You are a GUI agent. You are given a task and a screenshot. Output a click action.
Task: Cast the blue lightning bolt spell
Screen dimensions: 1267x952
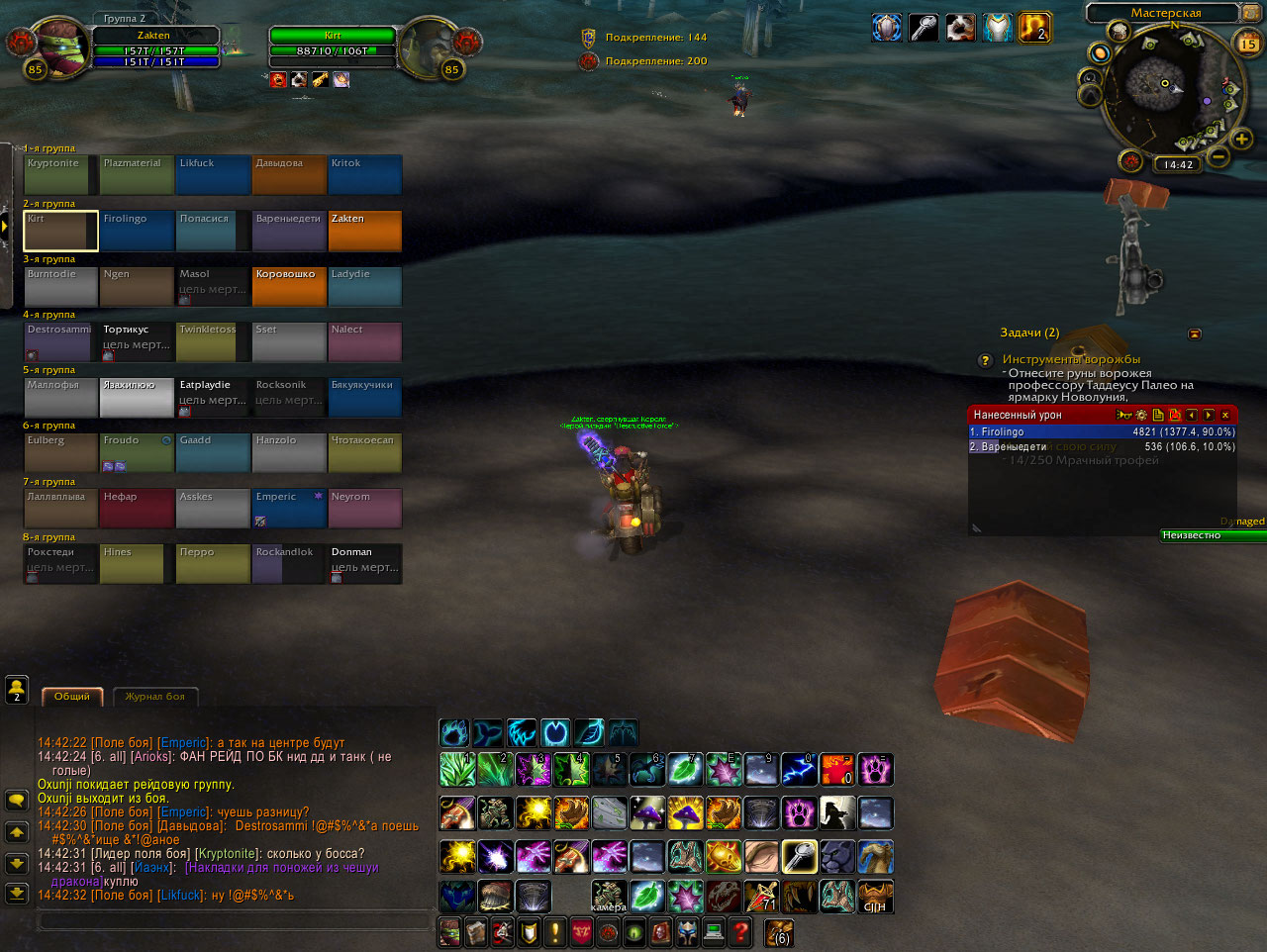pyautogui.click(x=799, y=769)
